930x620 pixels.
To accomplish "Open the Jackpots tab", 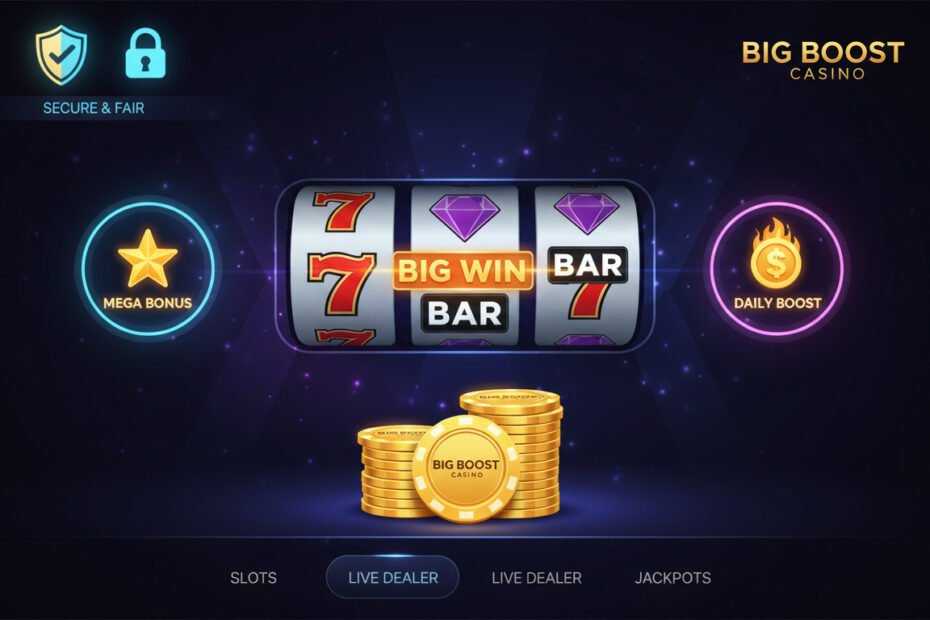I will [672, 577].
